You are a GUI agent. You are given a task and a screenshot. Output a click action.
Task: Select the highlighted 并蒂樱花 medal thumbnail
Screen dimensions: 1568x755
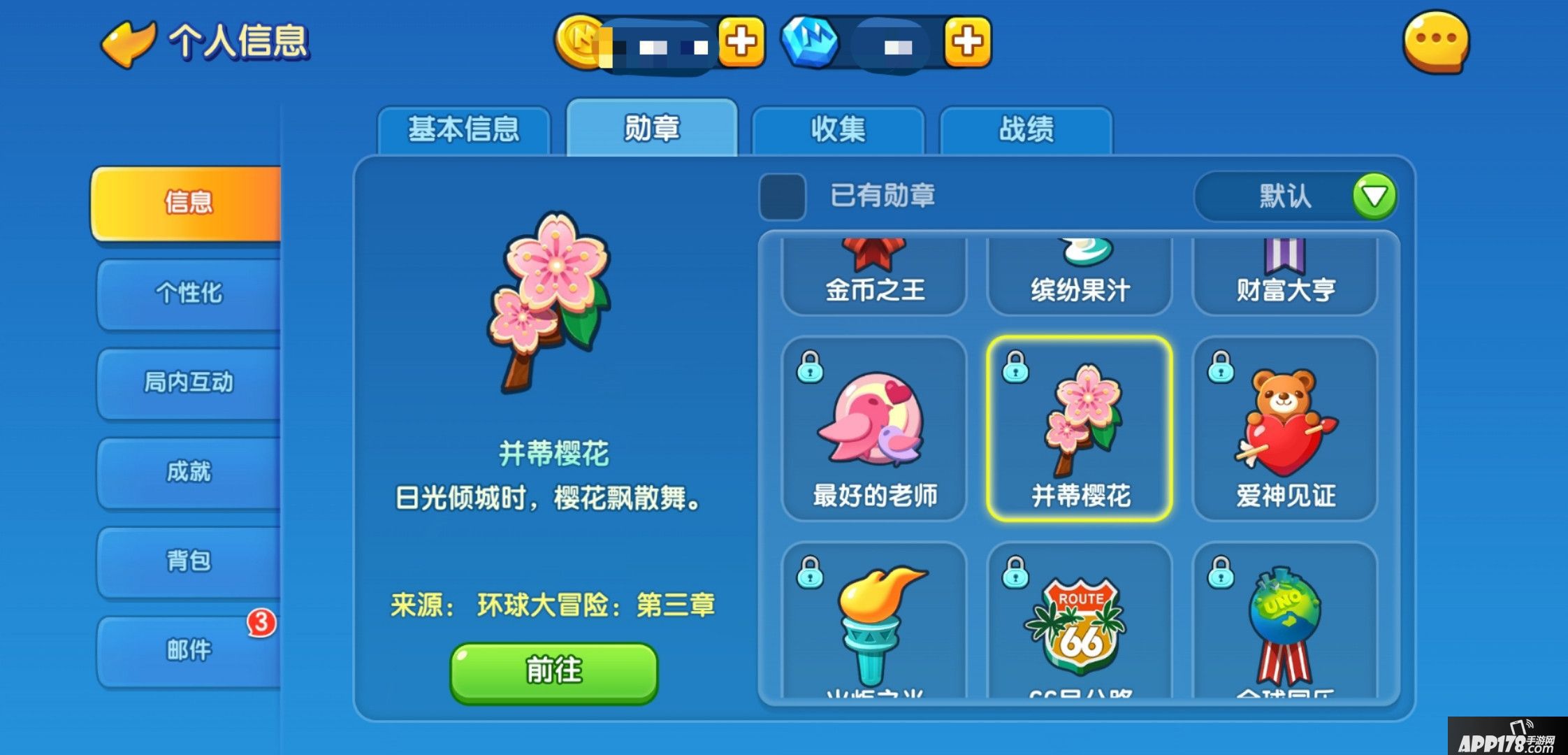tap(1078, 430)
